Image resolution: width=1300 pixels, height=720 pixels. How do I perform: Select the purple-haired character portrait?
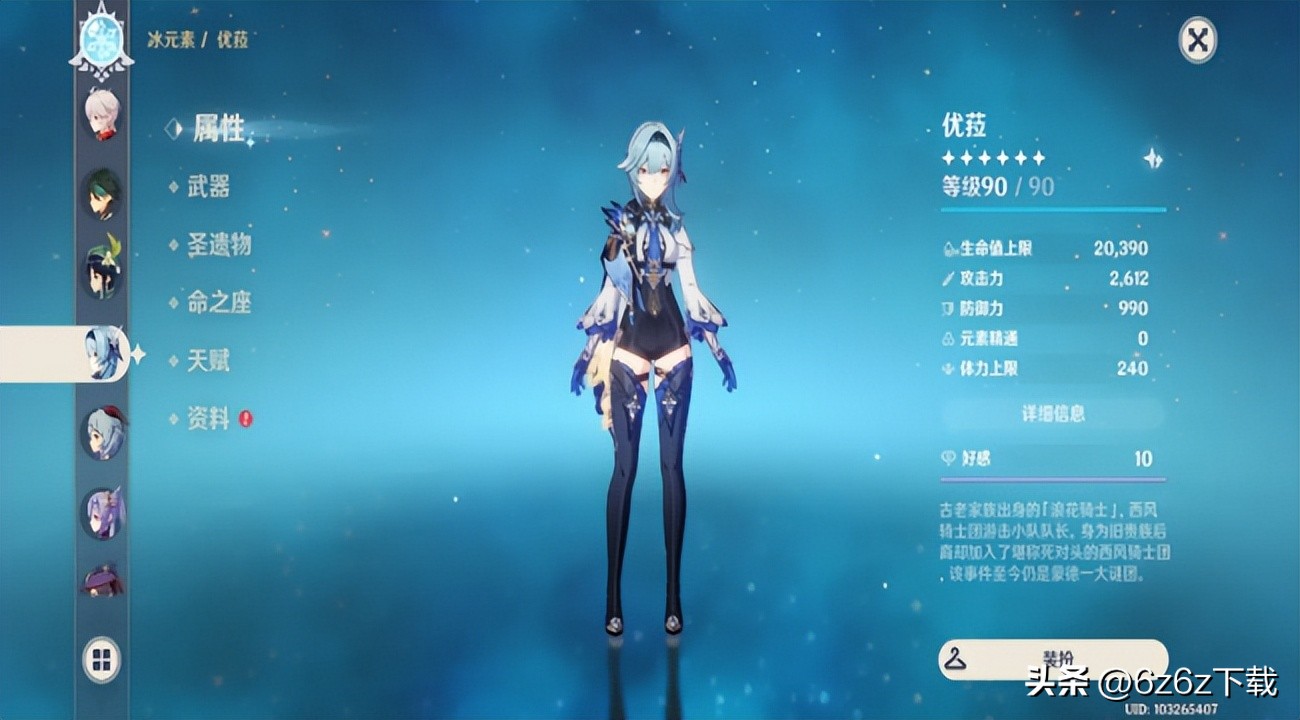[102, 513]
